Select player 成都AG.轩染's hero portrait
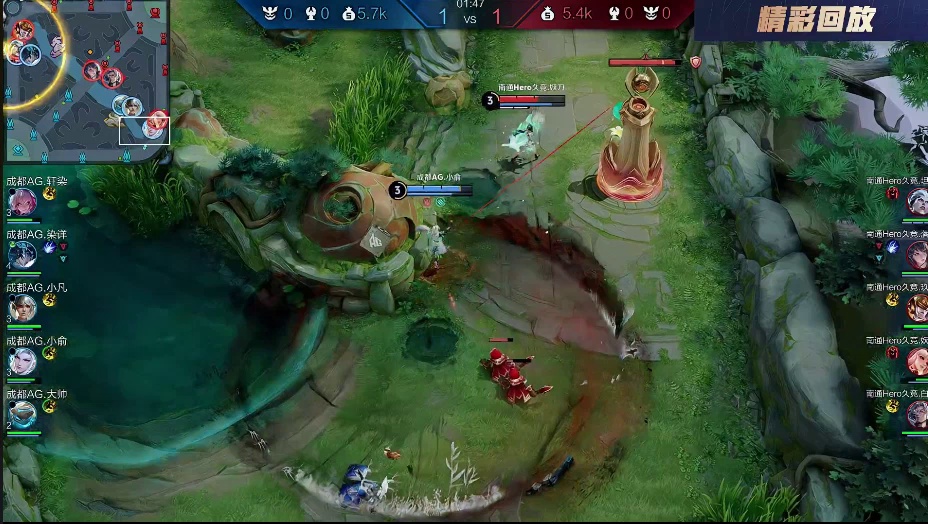Viewport: 928px width, 524px height. 22,202
